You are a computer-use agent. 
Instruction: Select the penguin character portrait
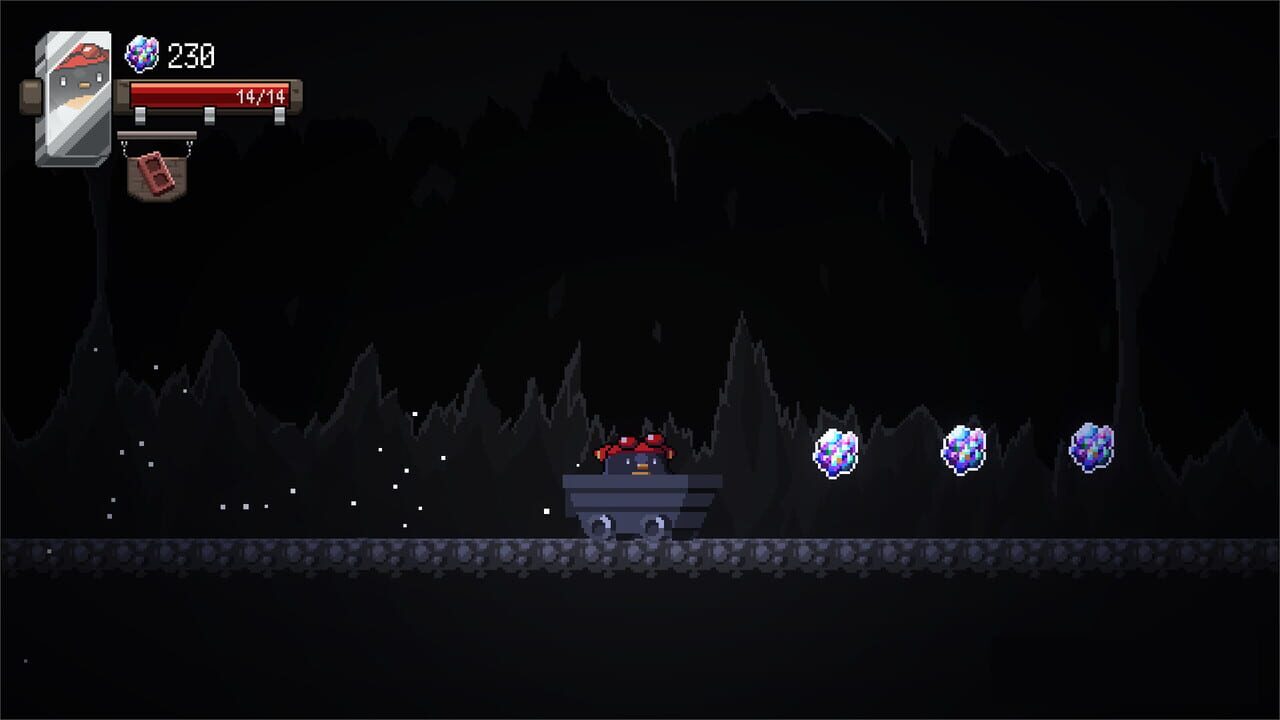[x=75, y=95]
